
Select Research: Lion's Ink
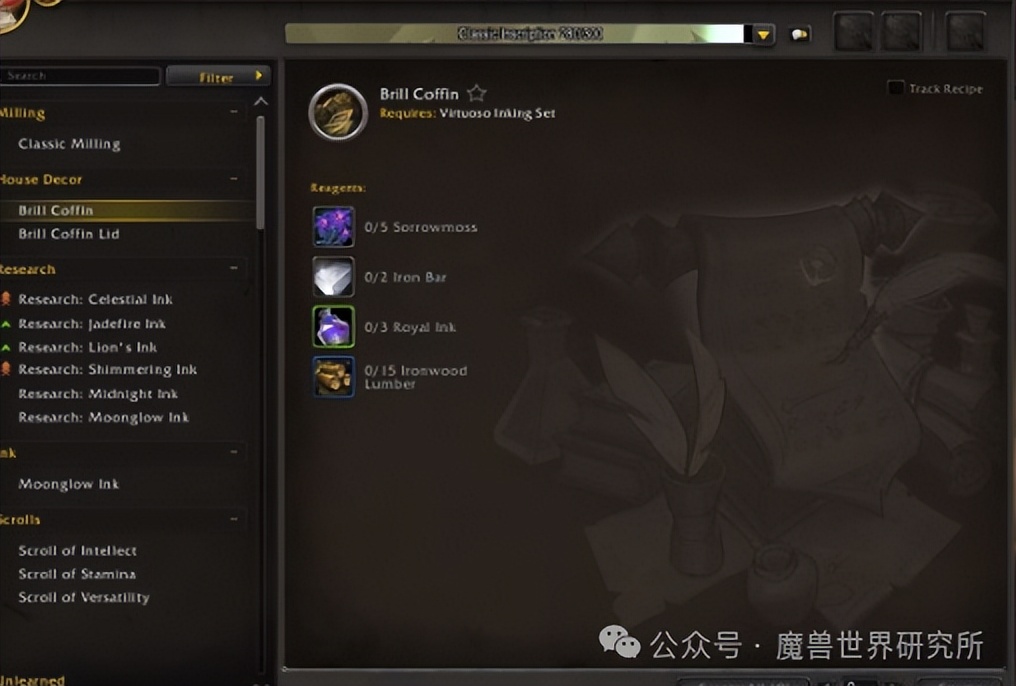(88, 347)
